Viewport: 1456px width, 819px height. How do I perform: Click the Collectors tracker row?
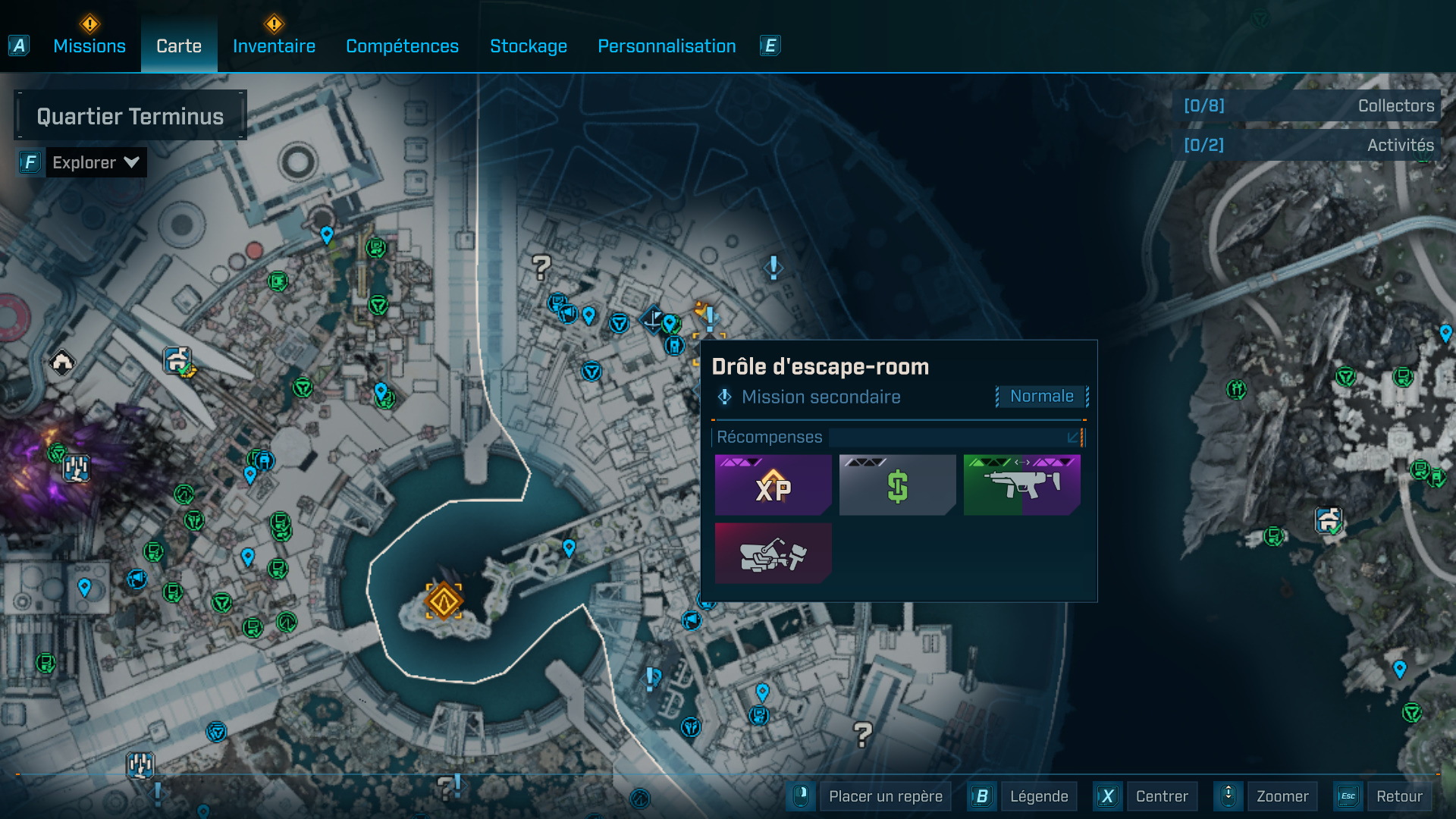1307,106
